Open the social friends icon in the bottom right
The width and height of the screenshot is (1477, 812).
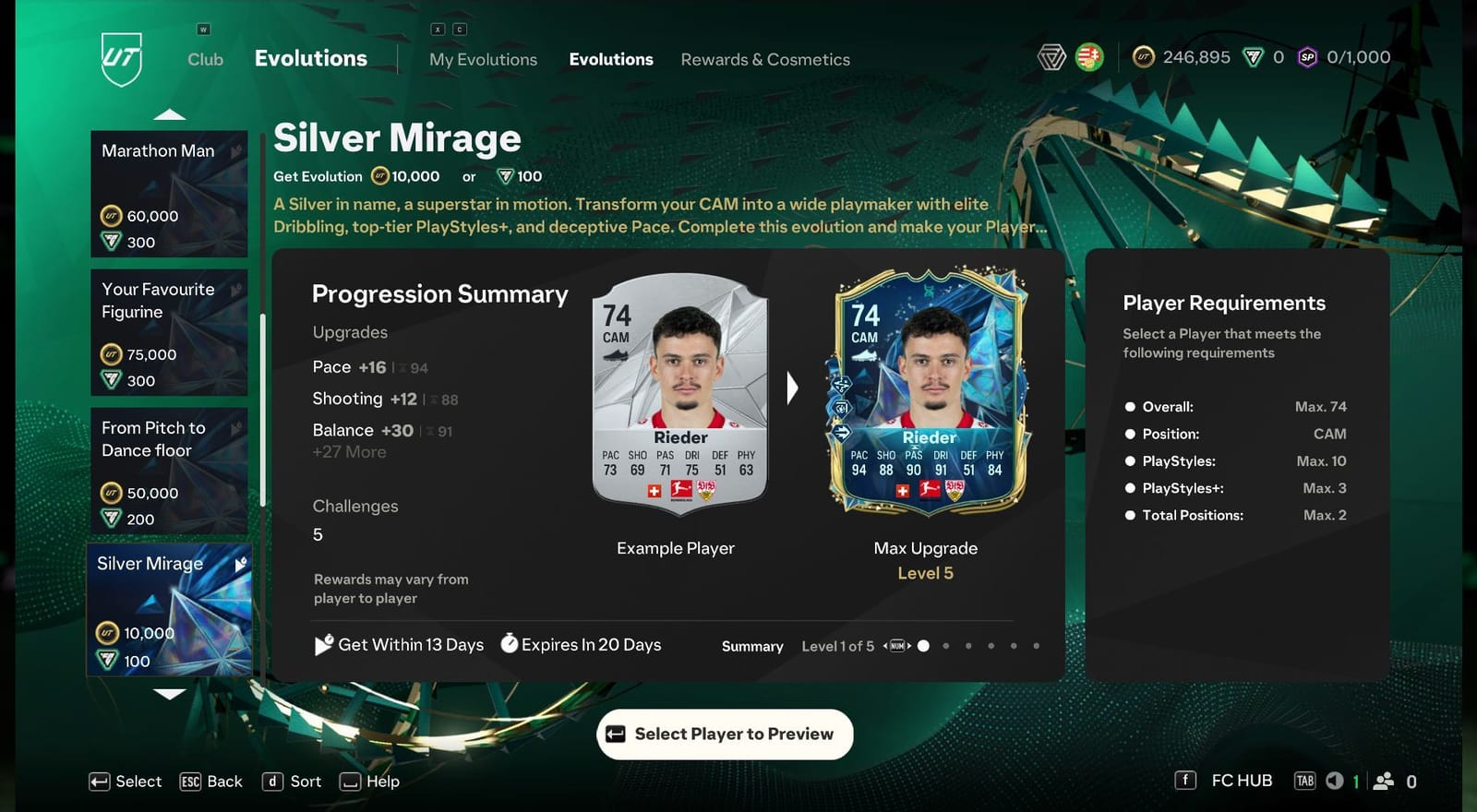[1382, 781]
